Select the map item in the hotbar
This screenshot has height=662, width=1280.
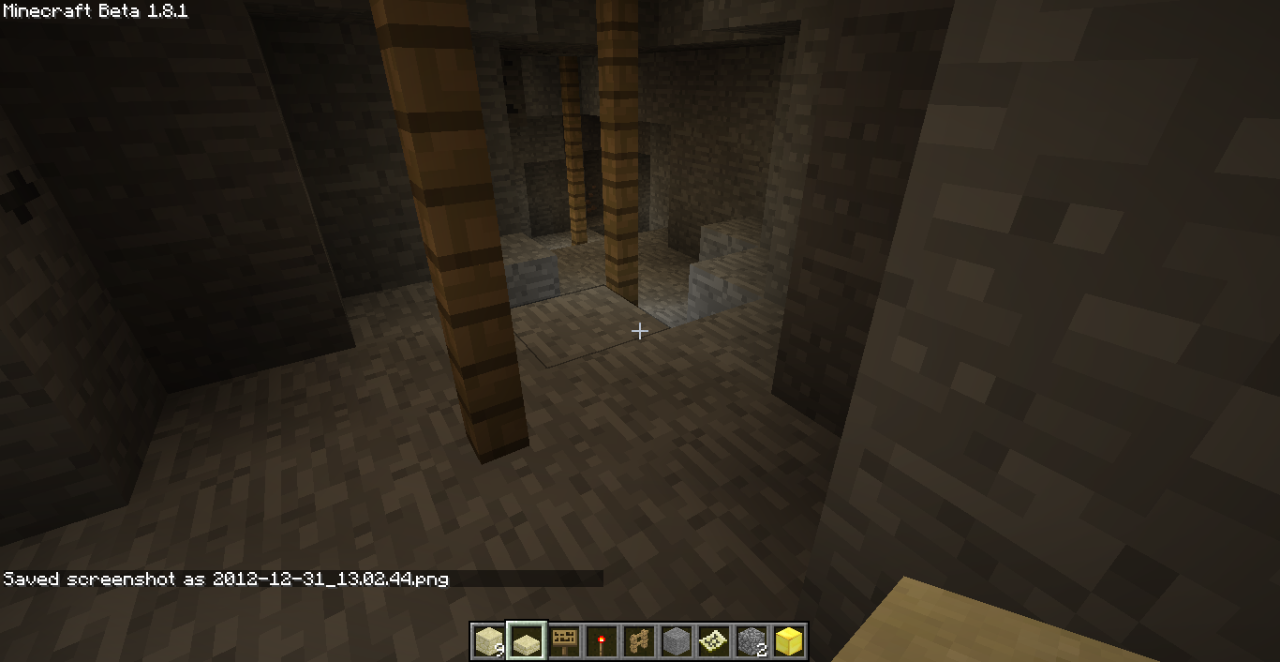(714, 641)
